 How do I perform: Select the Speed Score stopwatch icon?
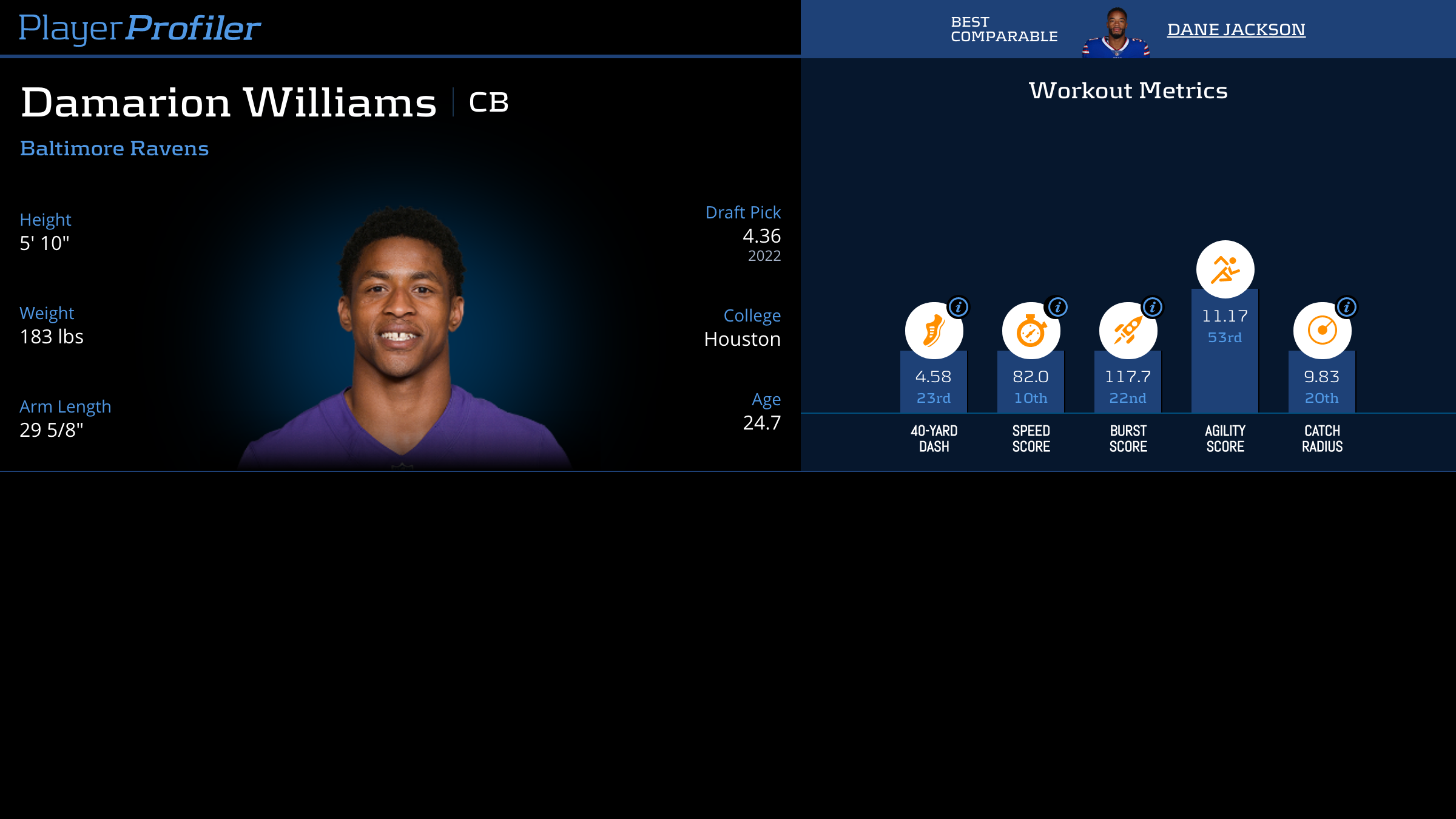[x=1030, y=331]
